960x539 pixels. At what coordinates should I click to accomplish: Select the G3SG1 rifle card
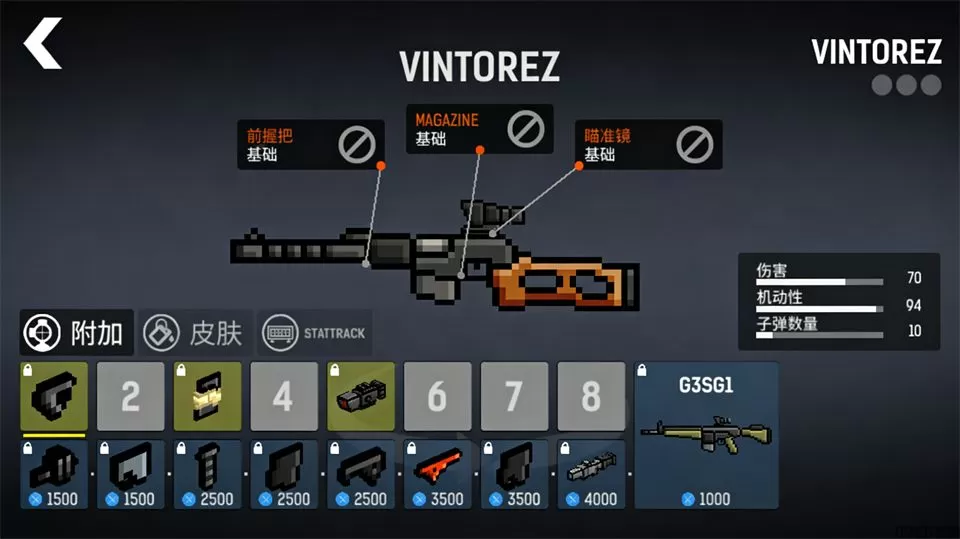tap(707, 435)
